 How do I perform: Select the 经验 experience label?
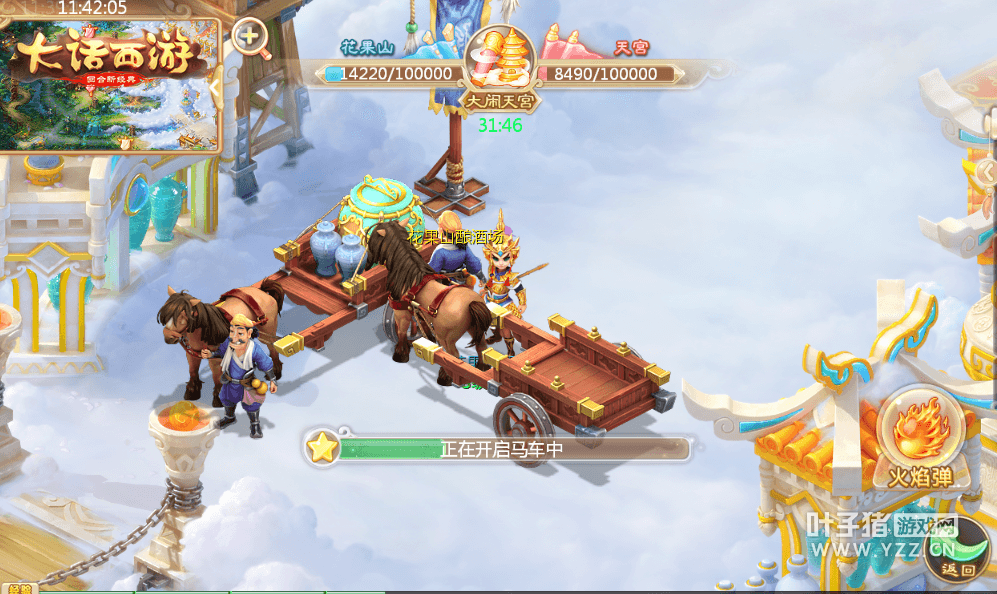coord(22,588)
